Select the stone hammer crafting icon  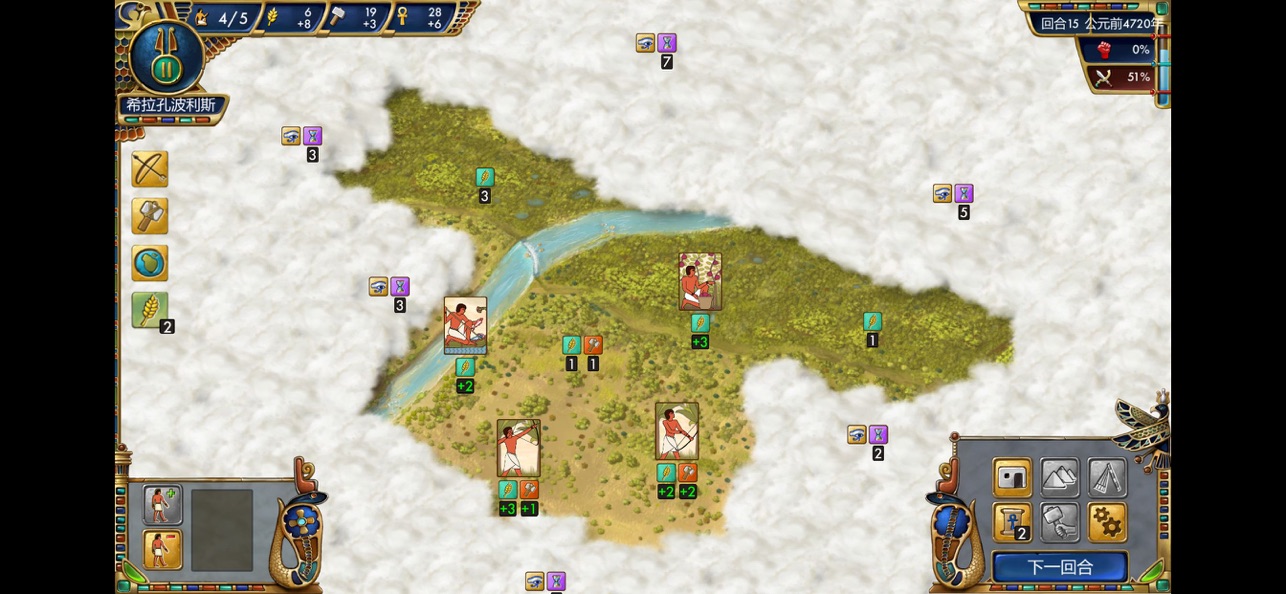pos(150,216)
